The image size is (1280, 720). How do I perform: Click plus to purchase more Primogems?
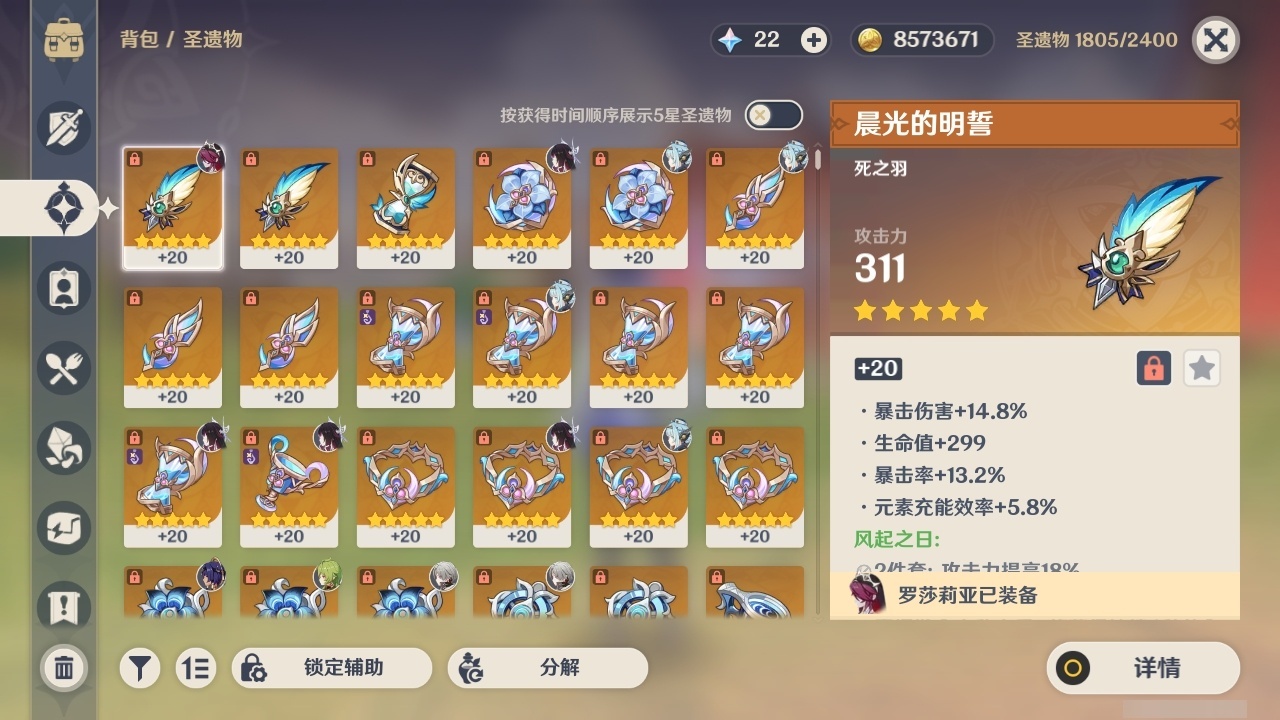[x=813, y=39]
